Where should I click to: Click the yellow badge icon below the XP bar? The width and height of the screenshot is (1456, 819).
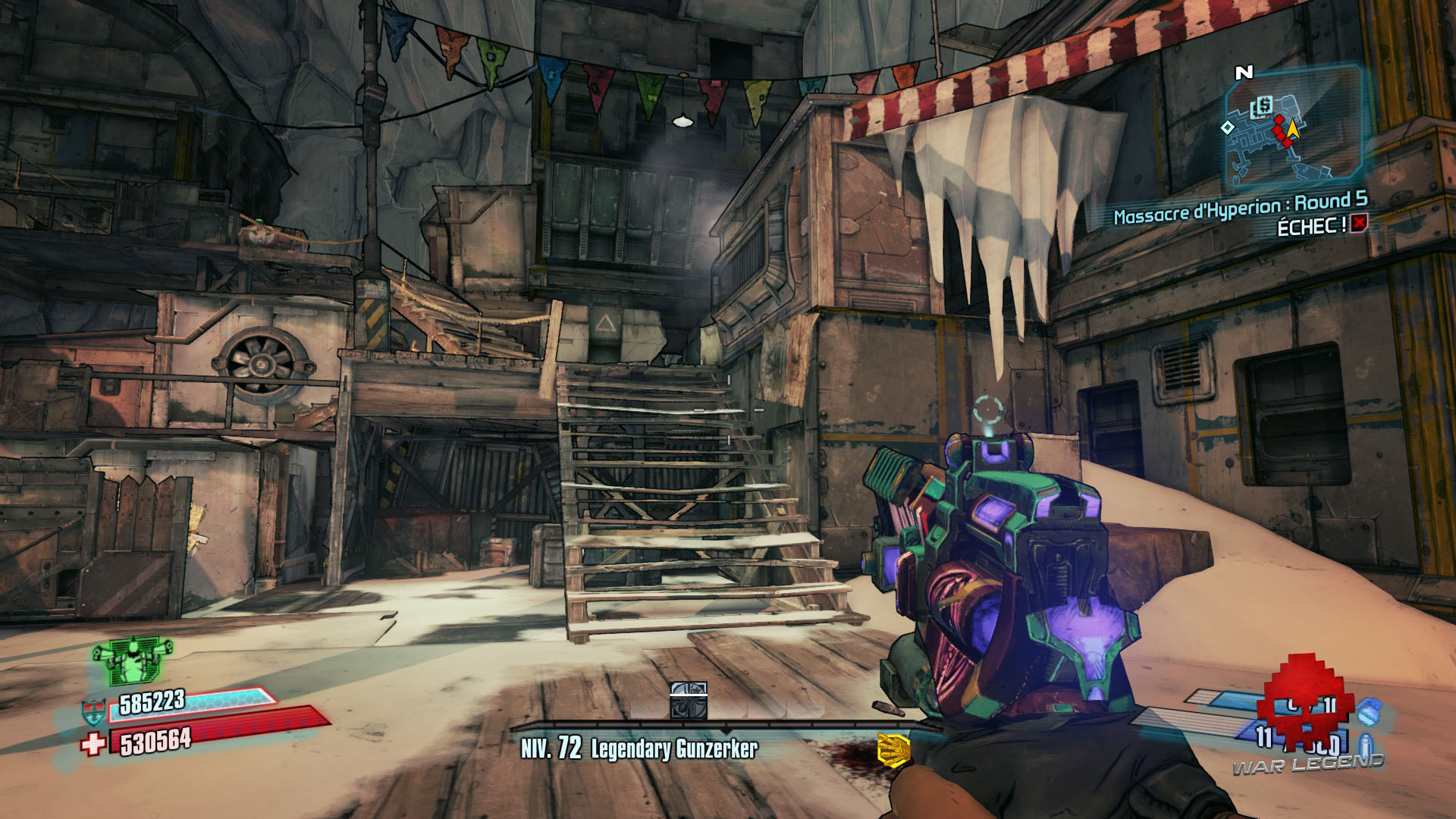coord(893,748)
